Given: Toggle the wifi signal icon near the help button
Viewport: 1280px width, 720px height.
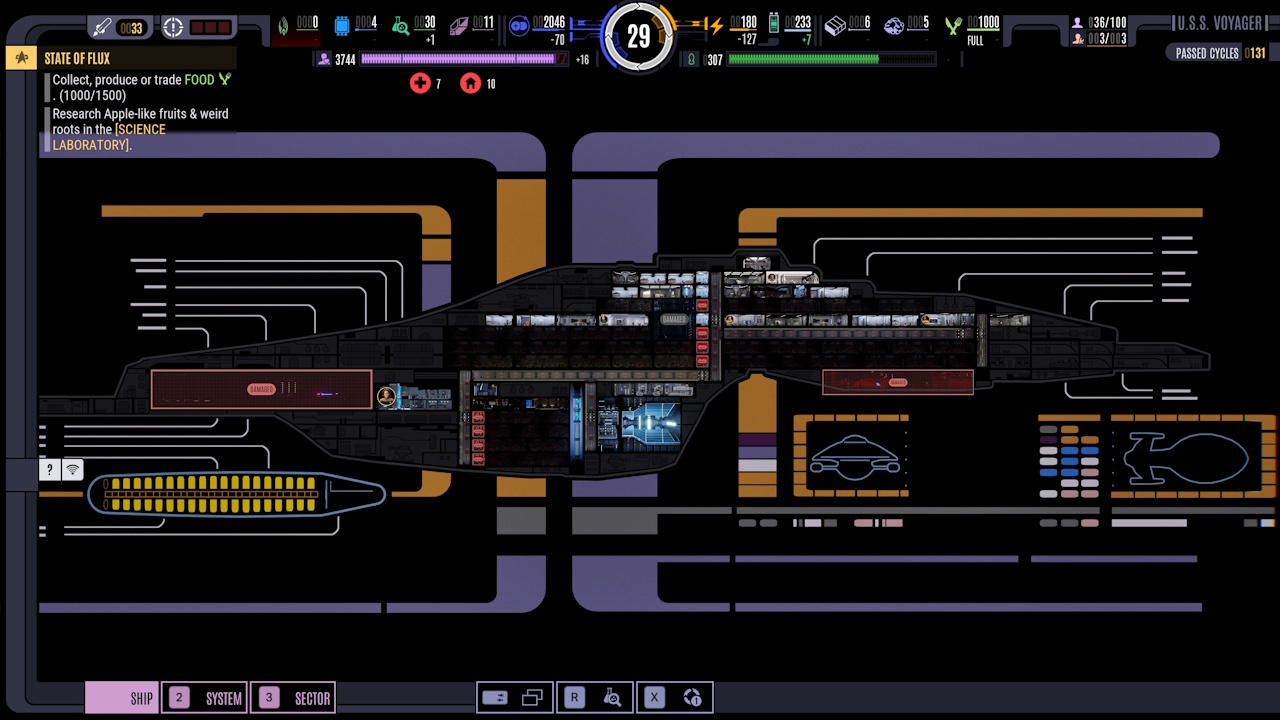Looking at the screenshot, I should click(x=72, y=469).
